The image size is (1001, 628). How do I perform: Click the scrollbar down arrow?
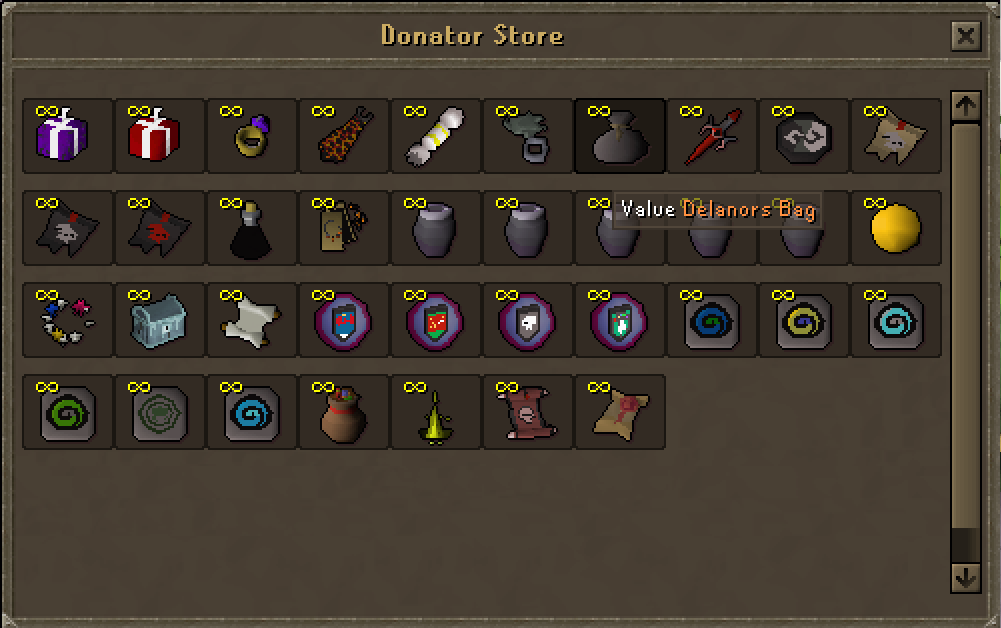click(x=965, y=577)
